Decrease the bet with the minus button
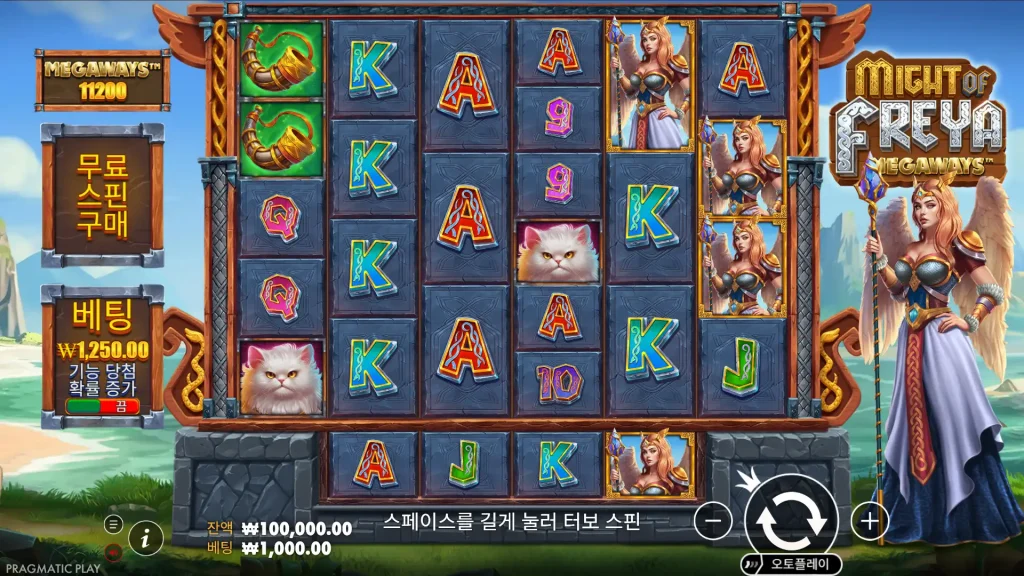This screenshot has width=1024, height=576. tap(713, 521)
